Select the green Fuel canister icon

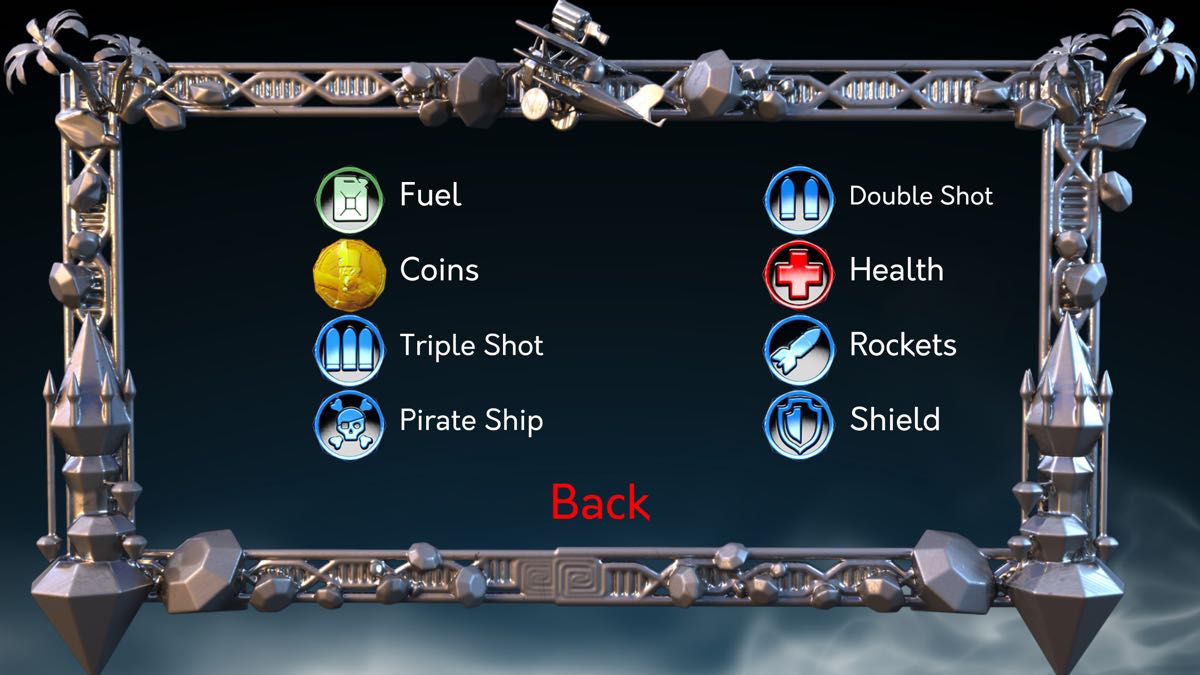[x=349, y=195]
